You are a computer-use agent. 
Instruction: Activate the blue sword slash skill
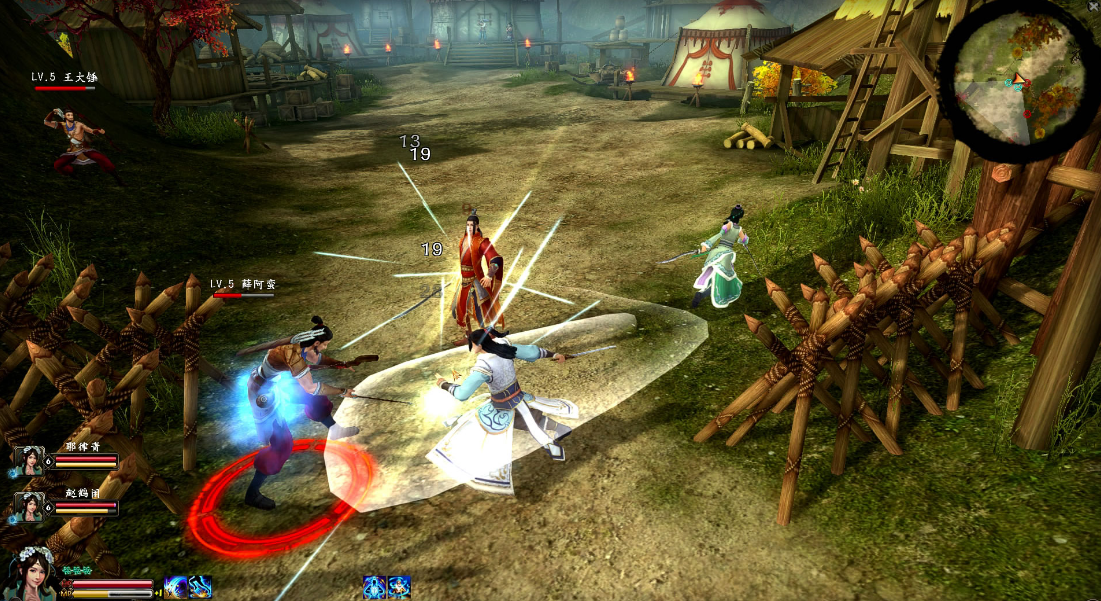[176, 587]
